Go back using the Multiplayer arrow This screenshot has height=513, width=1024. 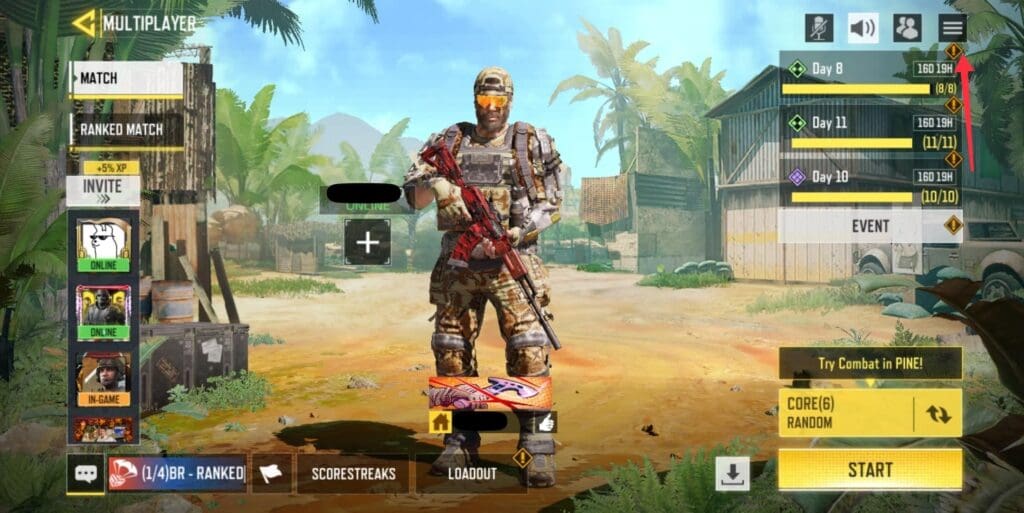point(85,22)
